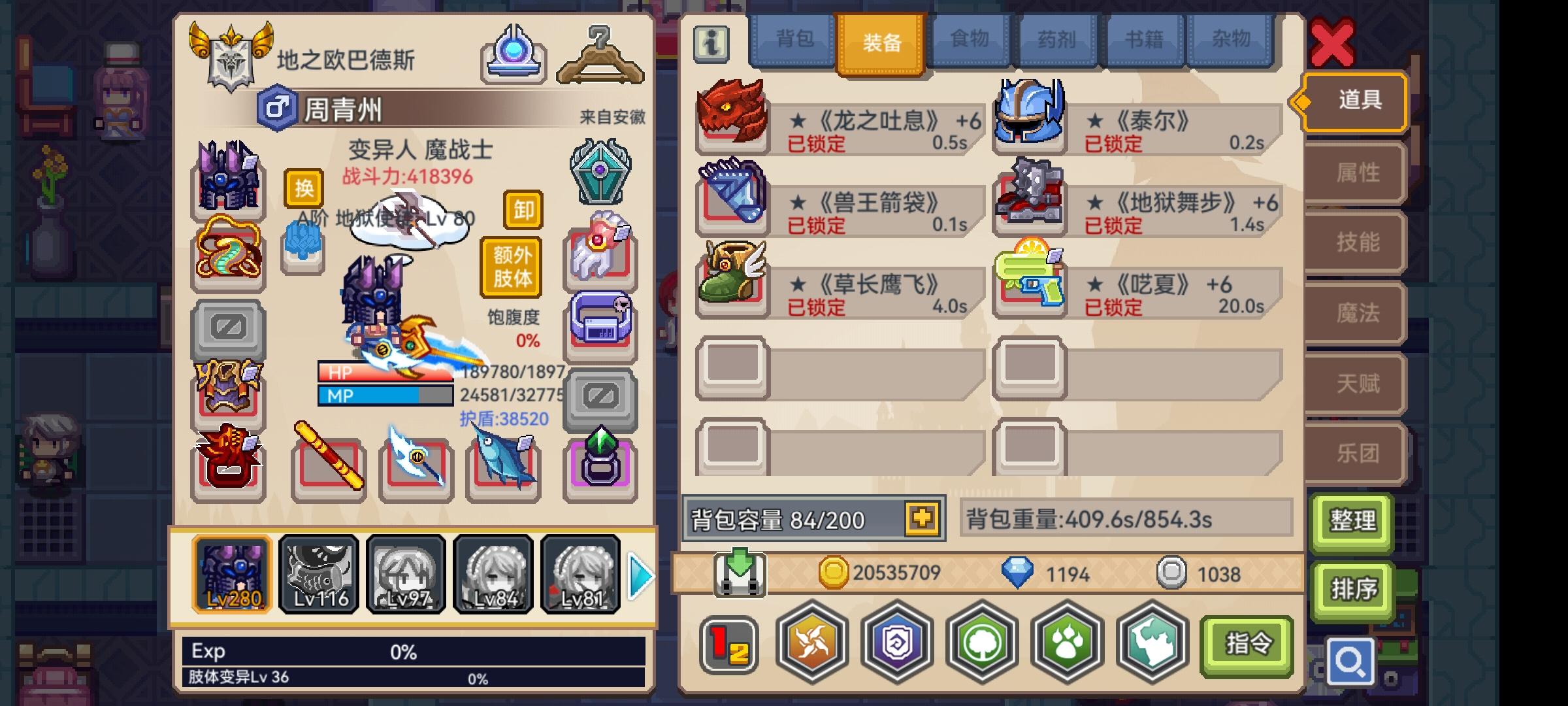Click the Lv116 party member thumbnail
The width and height of the screenshot is (1568, 706).
319,574
